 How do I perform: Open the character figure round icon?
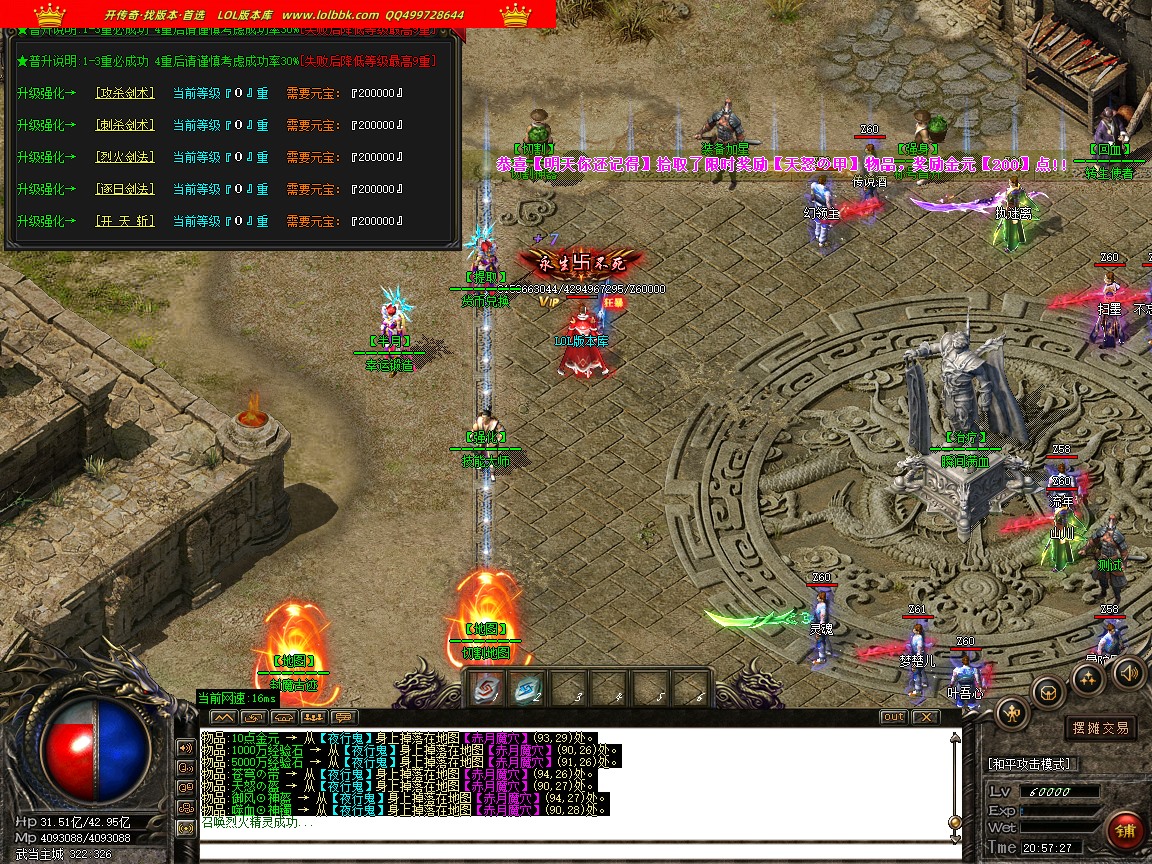tap(1012, 712)
